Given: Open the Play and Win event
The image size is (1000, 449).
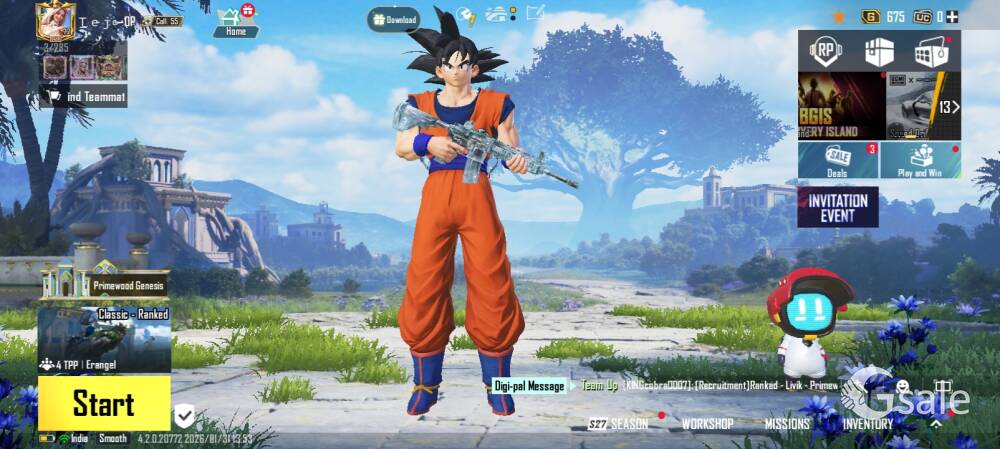Looking at the screenshot, I should (920, 160).
